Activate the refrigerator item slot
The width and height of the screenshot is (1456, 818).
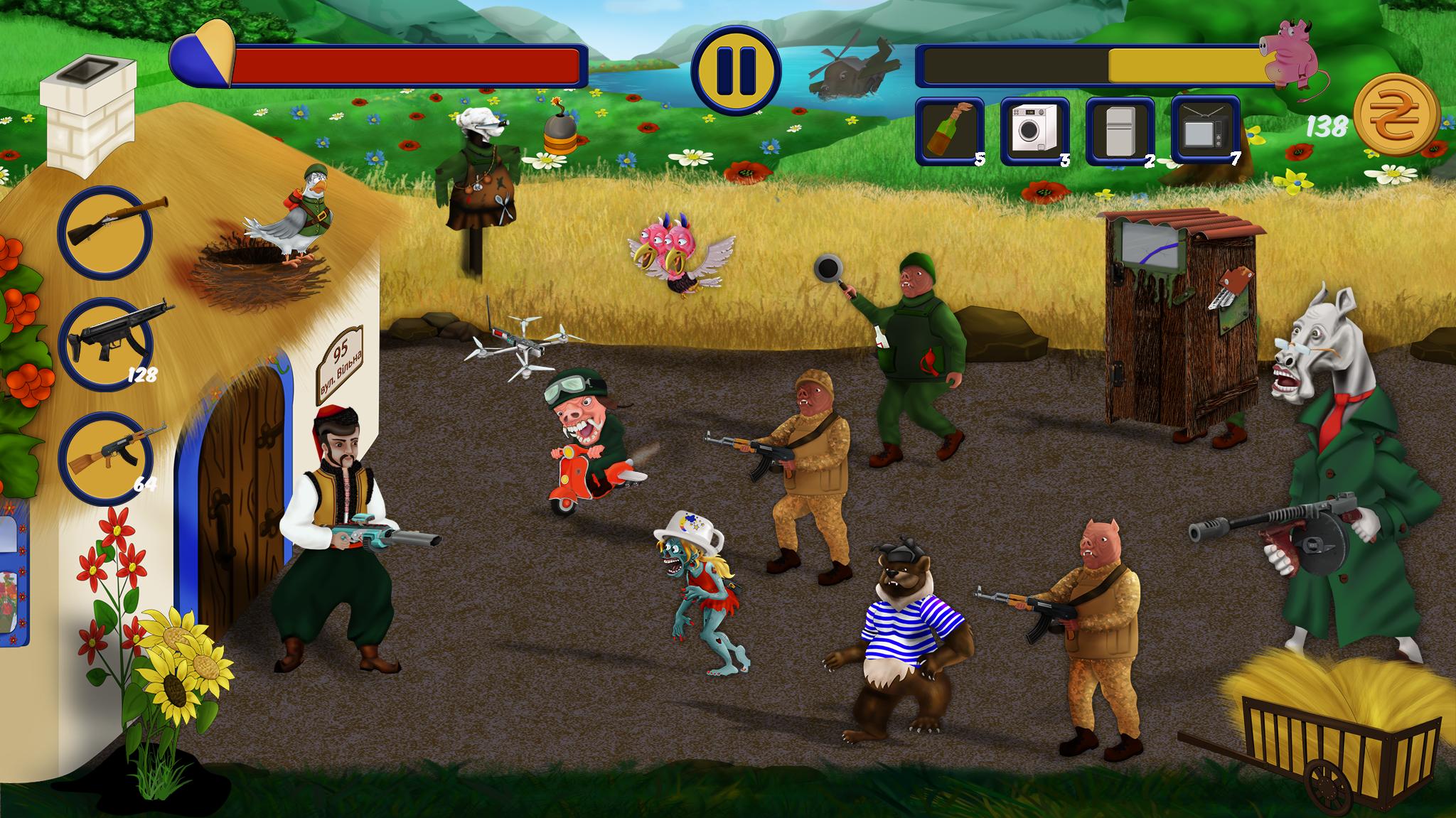pyautogui.click(x=1120, y=129)
